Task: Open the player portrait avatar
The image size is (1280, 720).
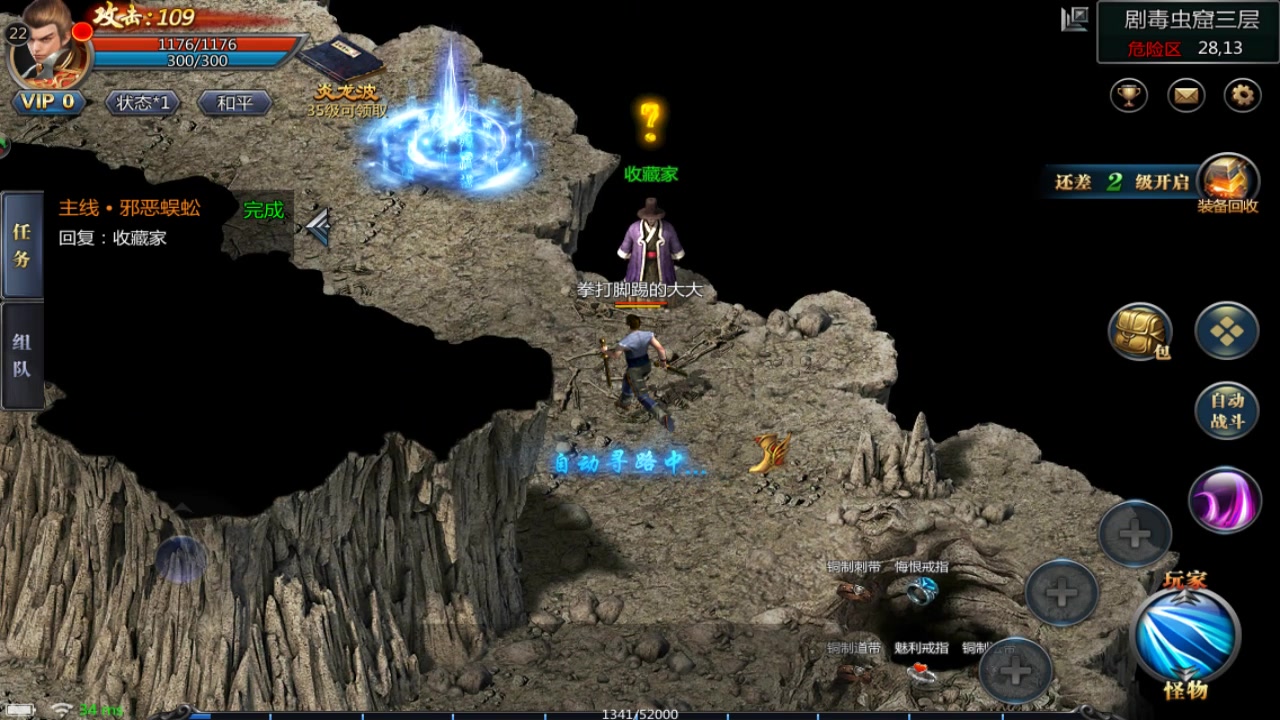Action: point(48,48)
